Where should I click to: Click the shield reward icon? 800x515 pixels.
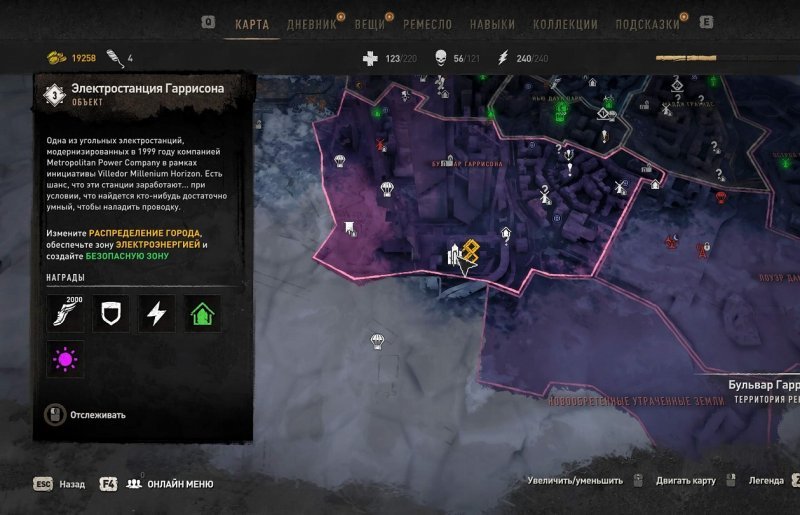(x=111, y=313)
